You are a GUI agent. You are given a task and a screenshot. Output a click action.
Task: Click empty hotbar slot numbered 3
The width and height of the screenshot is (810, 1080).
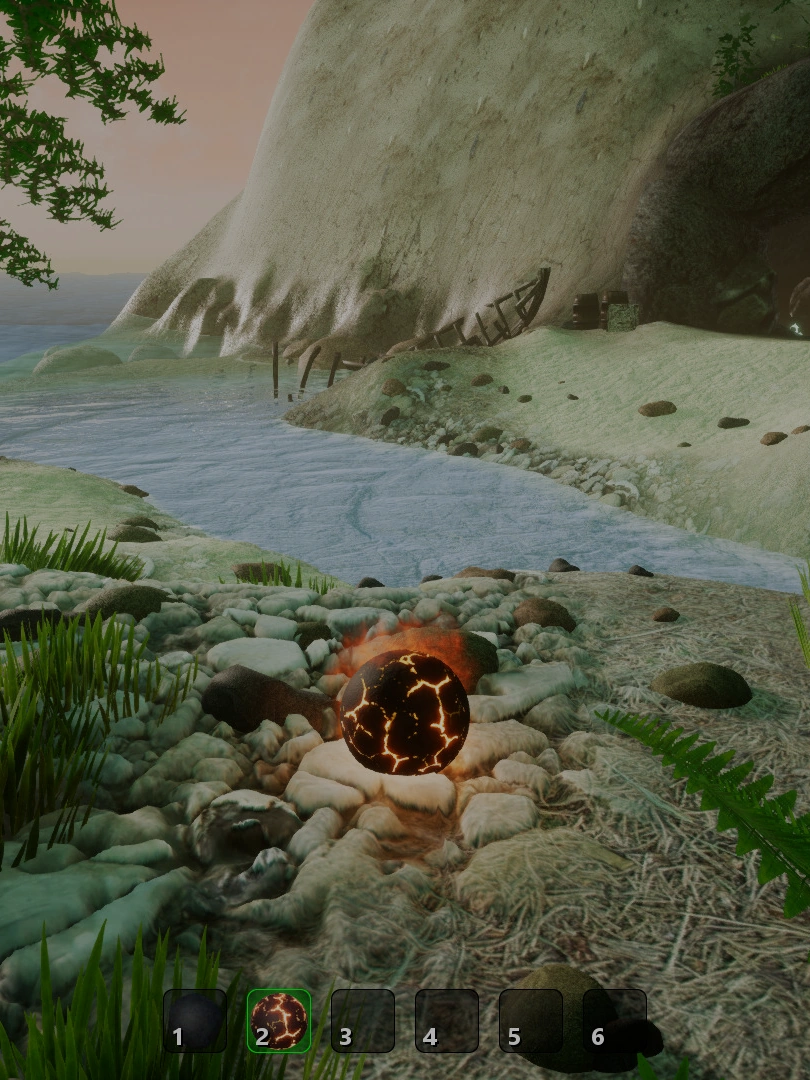[x=363, y=1021]
